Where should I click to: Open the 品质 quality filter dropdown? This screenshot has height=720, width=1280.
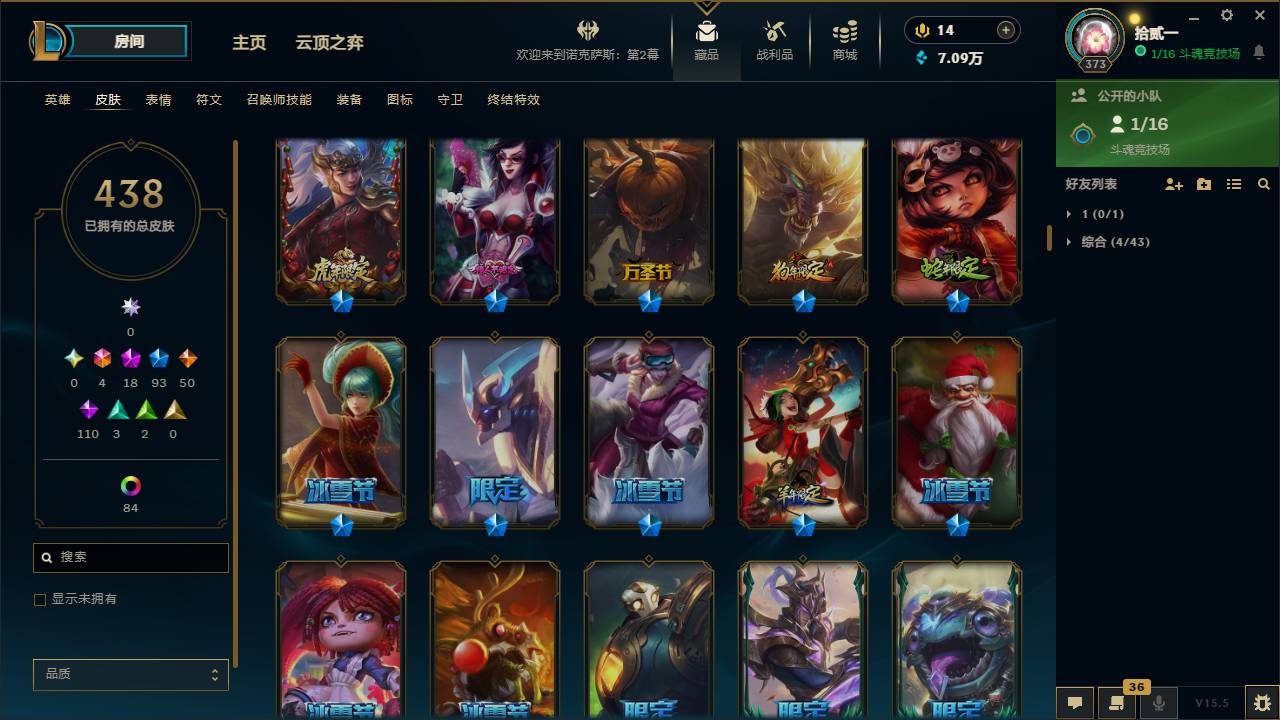tap(130, 674)
